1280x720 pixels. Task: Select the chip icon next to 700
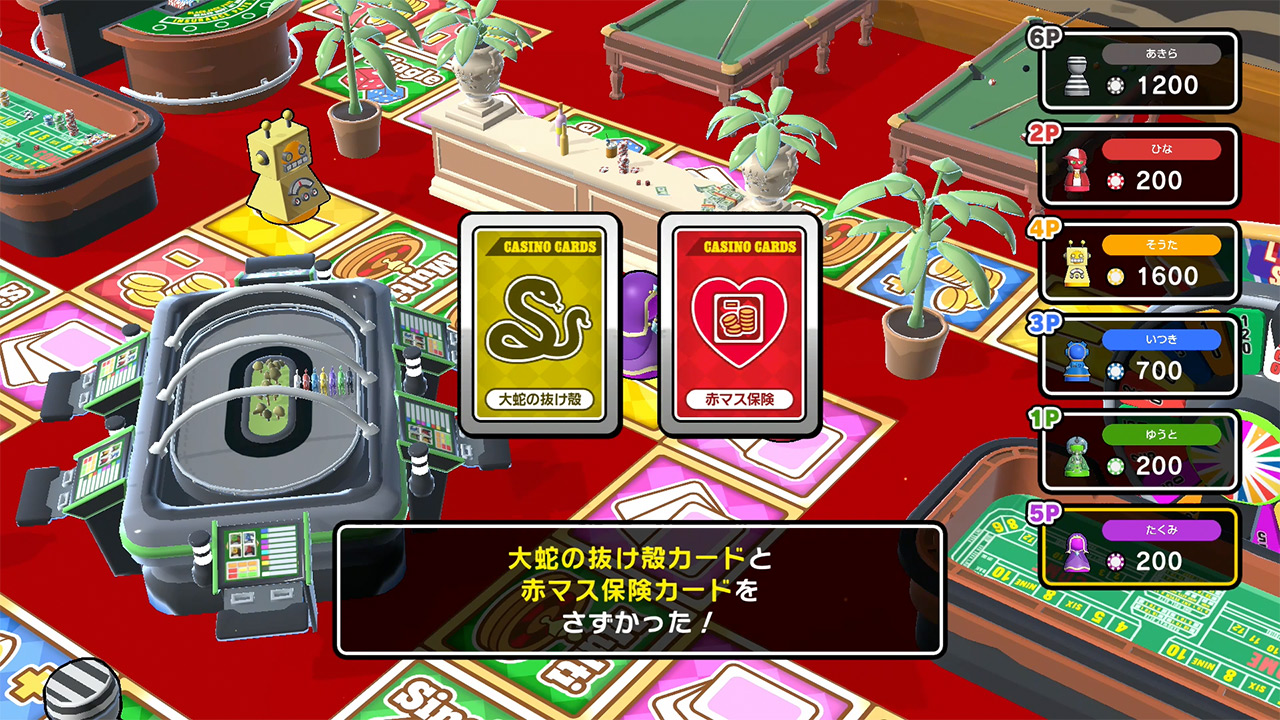coord(1113,371)
